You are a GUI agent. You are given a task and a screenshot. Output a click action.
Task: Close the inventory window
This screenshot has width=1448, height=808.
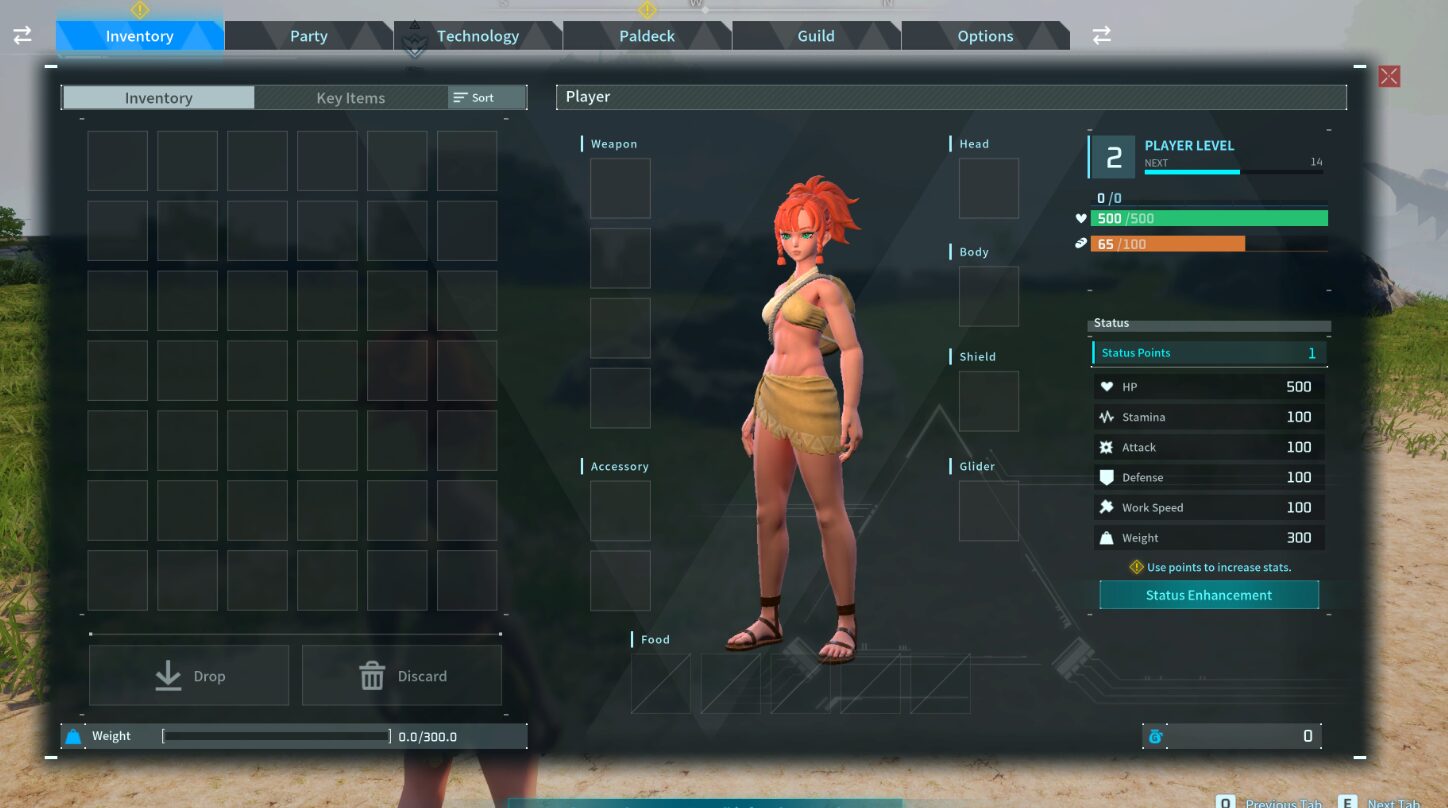(1389, 76)
